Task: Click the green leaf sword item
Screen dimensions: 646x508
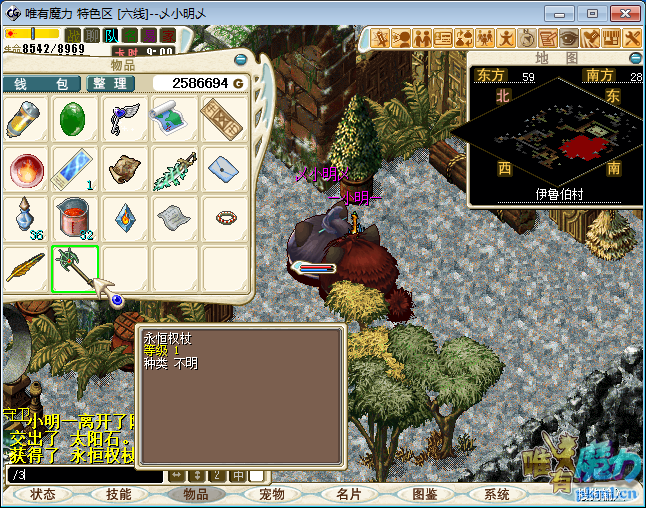Action: click(x=175, y=170)
